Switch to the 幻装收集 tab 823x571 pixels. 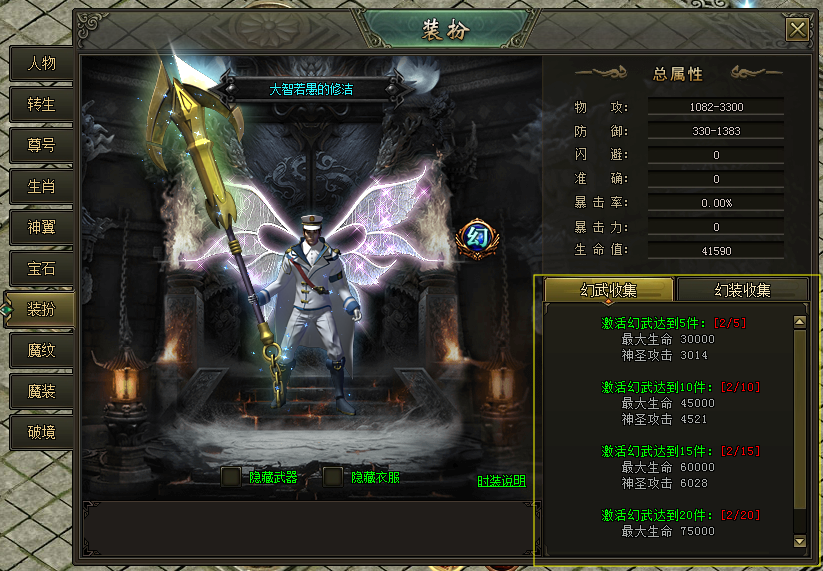click(x=742, y=290)
